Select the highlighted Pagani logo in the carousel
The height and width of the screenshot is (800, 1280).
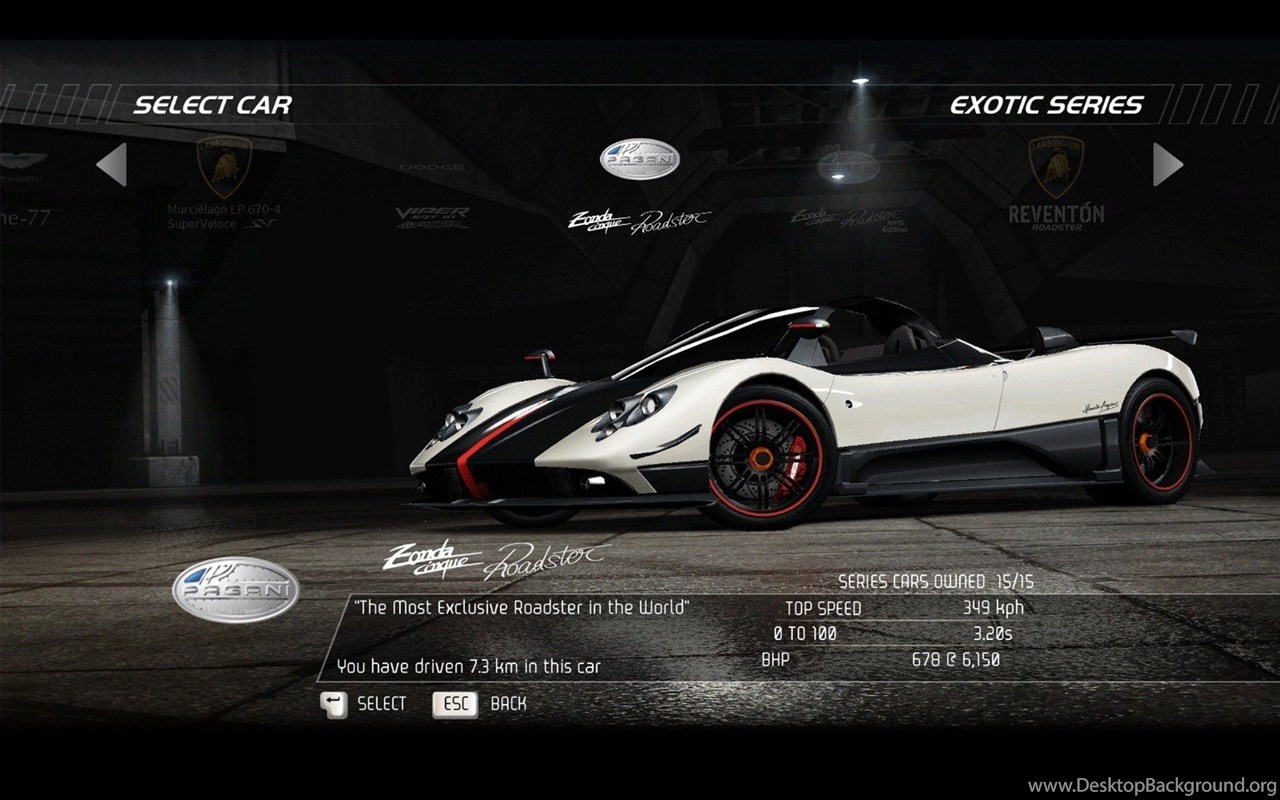pyautogui.click(x=639, y=160)
